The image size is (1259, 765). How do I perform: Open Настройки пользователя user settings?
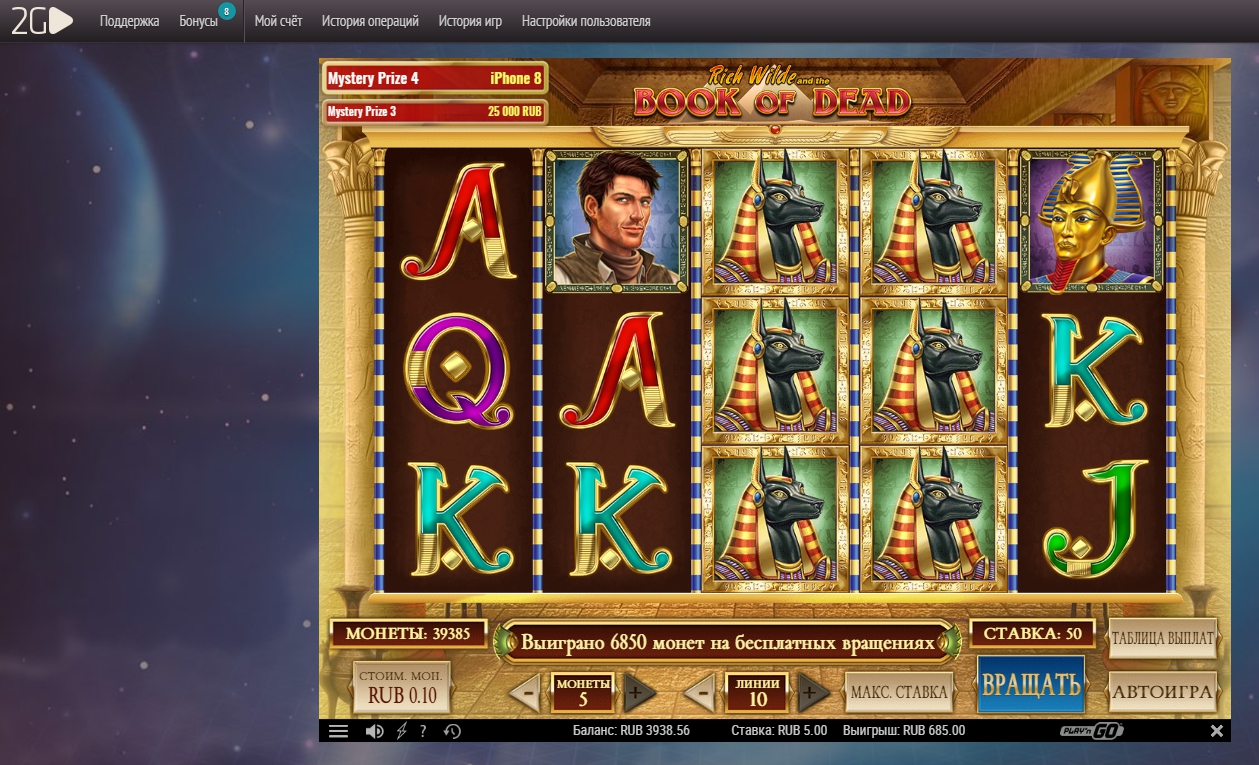[586, 21]
